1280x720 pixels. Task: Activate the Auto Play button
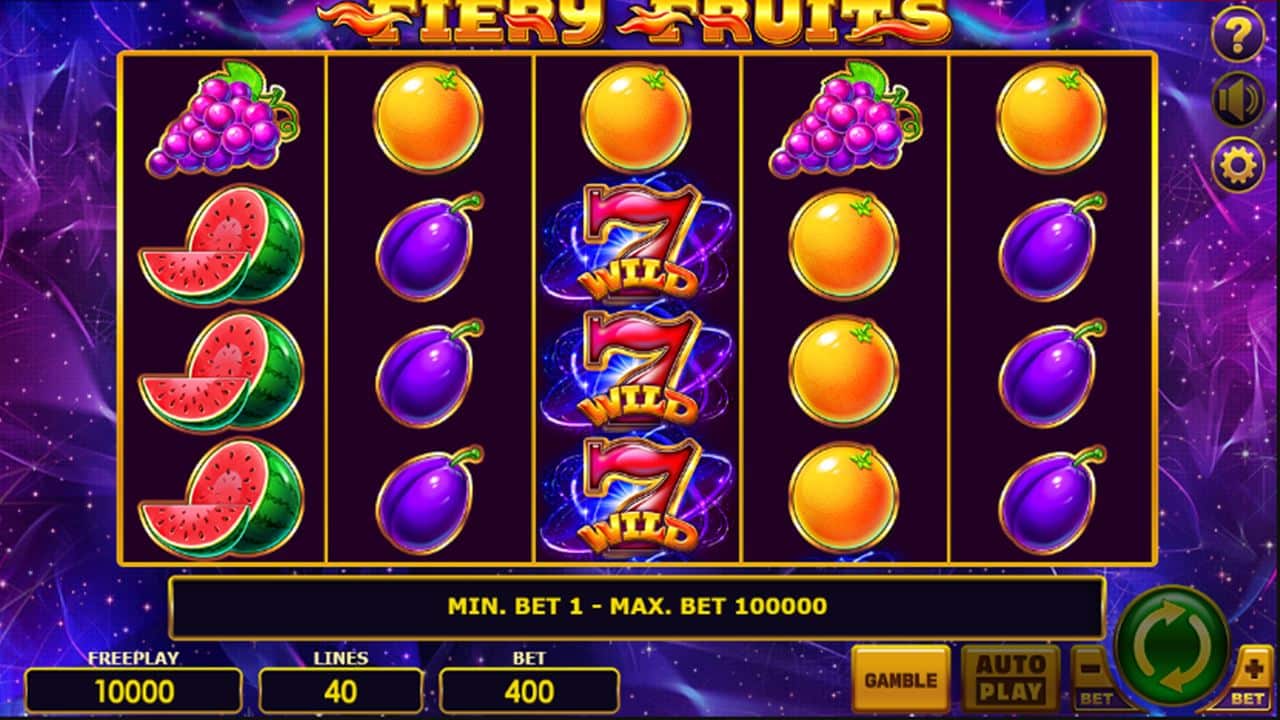1010,680
